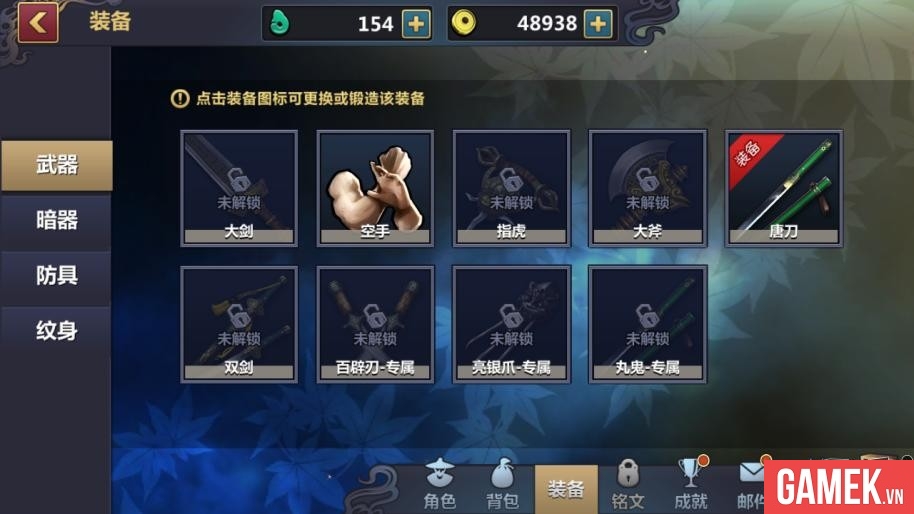Open the 暗器 hidden weapons tab
The image size is (914, 514).
pos(56,220)
